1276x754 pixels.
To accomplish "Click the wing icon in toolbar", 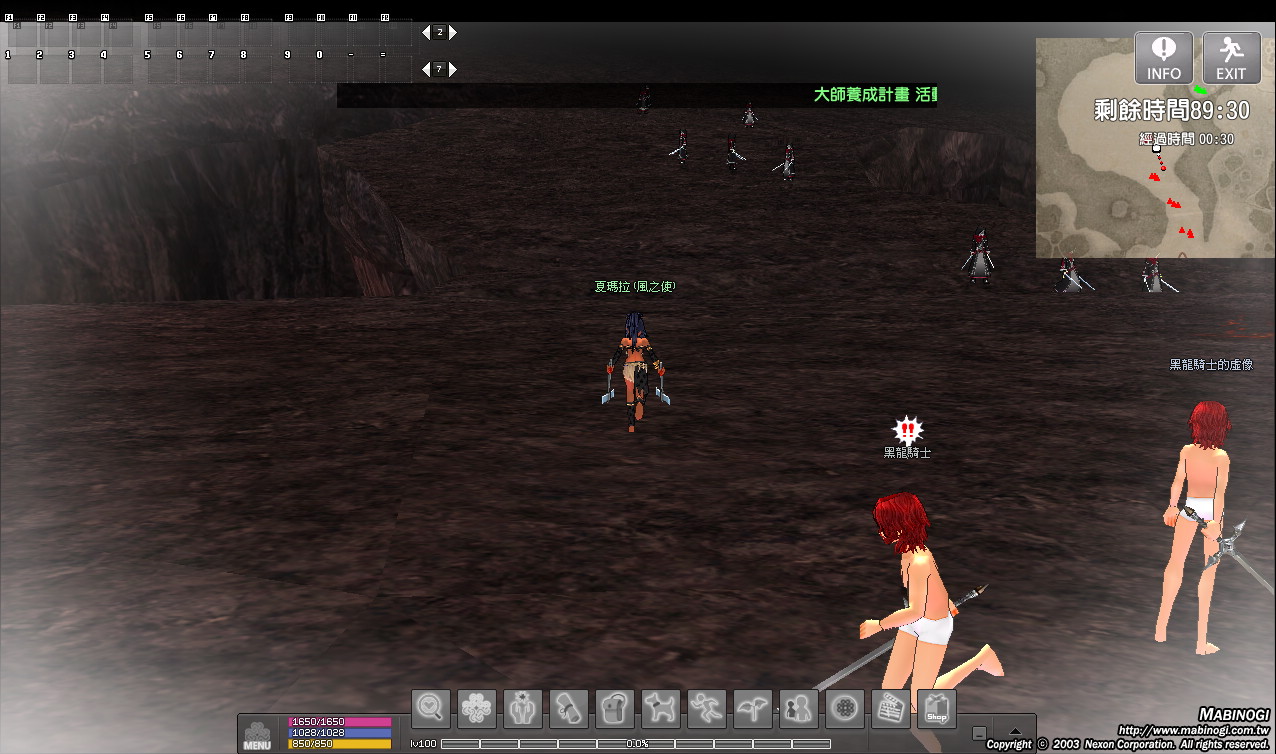I will click(x=753, y=708).
